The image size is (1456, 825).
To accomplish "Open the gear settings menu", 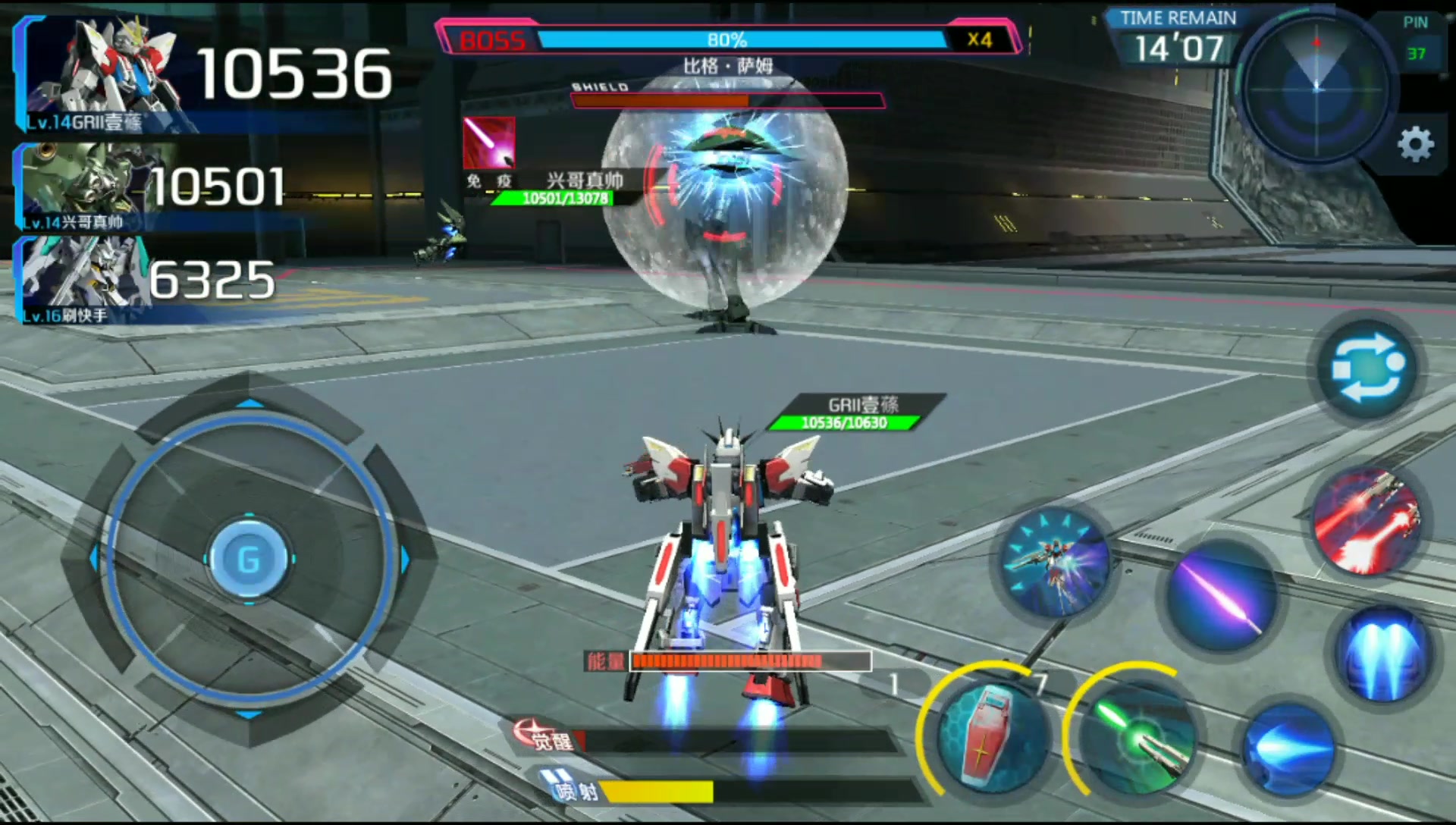I will [1415, 144].
